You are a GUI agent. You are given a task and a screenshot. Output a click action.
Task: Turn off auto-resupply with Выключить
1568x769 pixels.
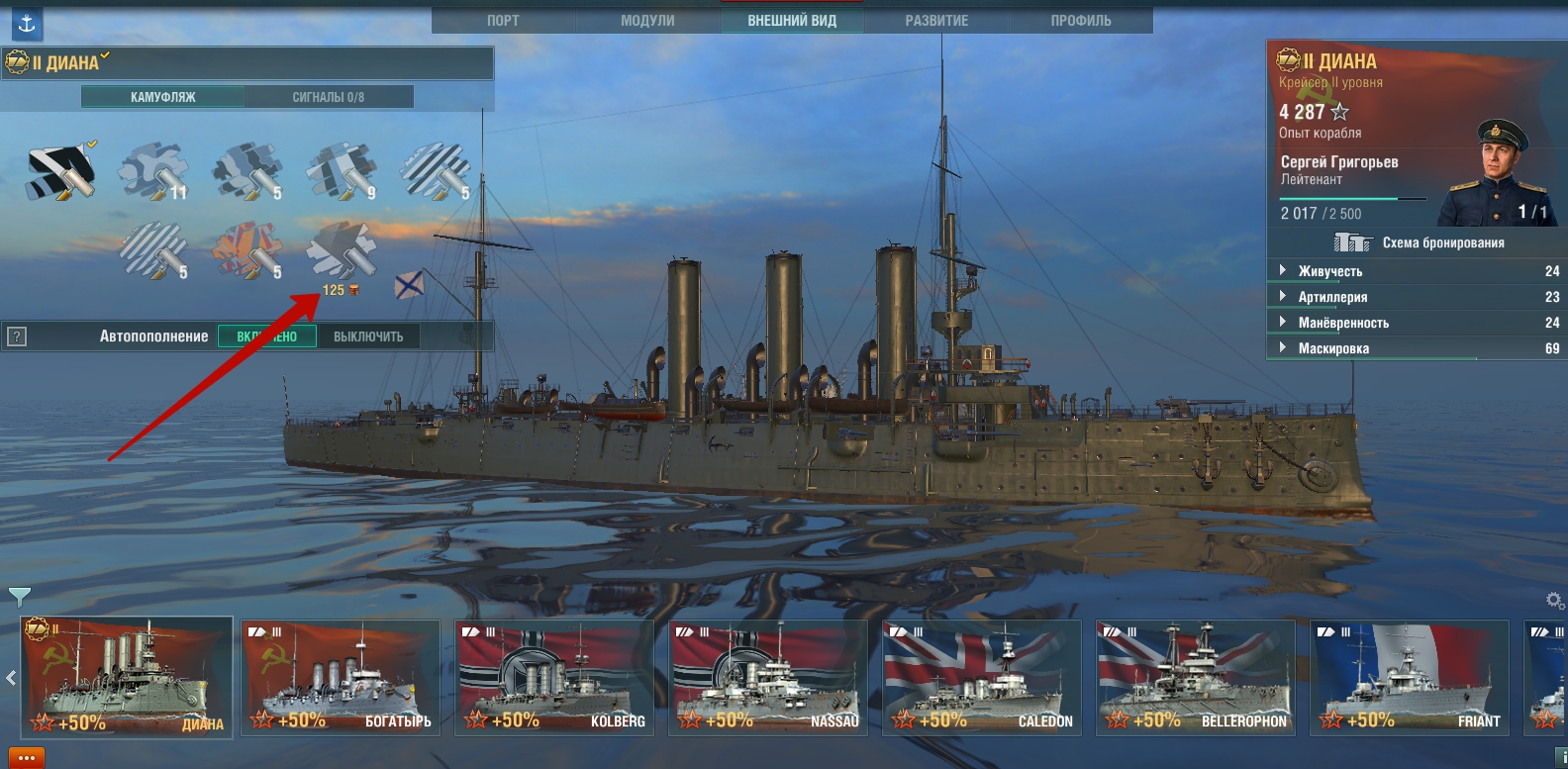pos(368,336)
